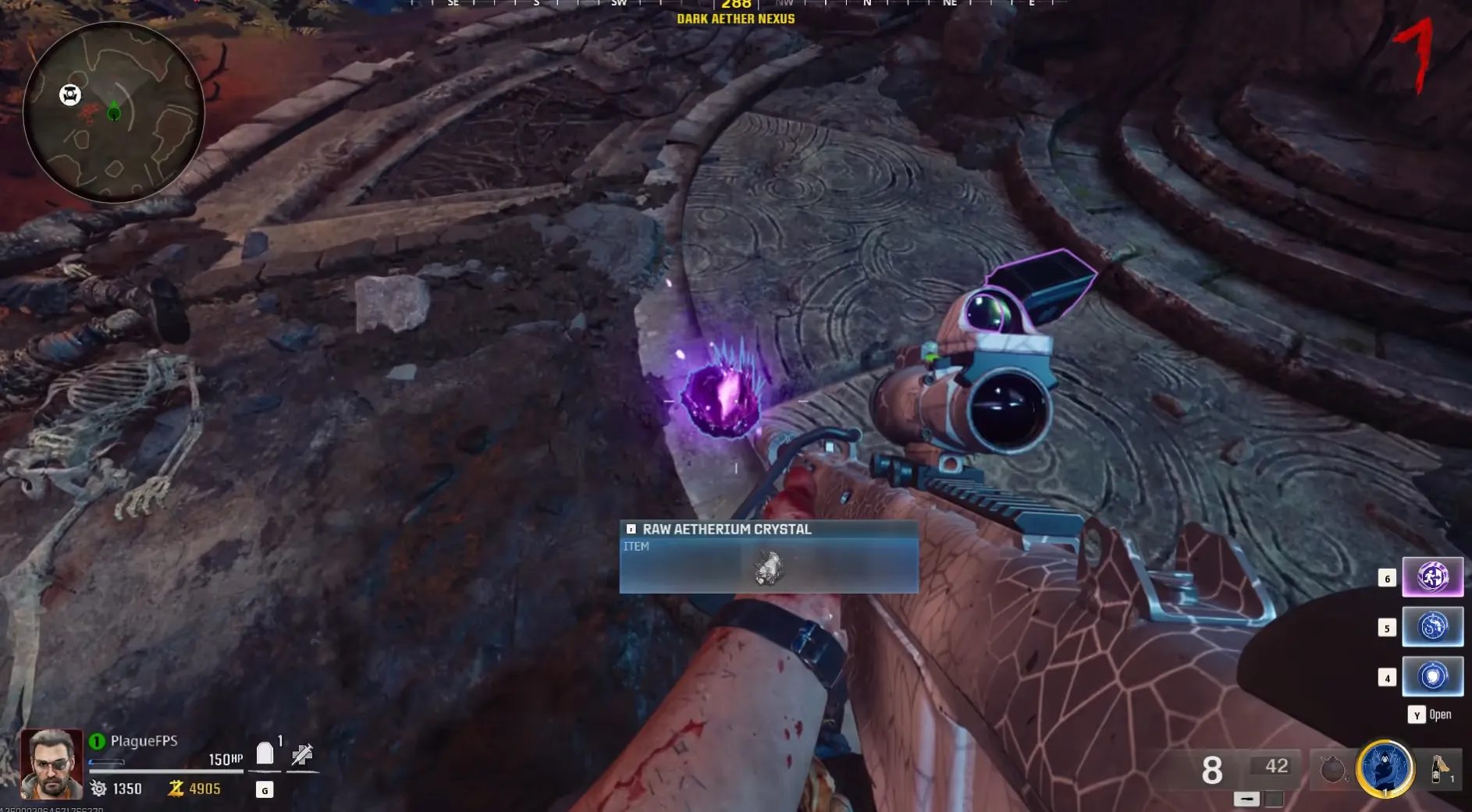This screenshot has width=1472, height=812.
Task: Use the blue gobblegum in slot 5
Action: click(1432, 627)
